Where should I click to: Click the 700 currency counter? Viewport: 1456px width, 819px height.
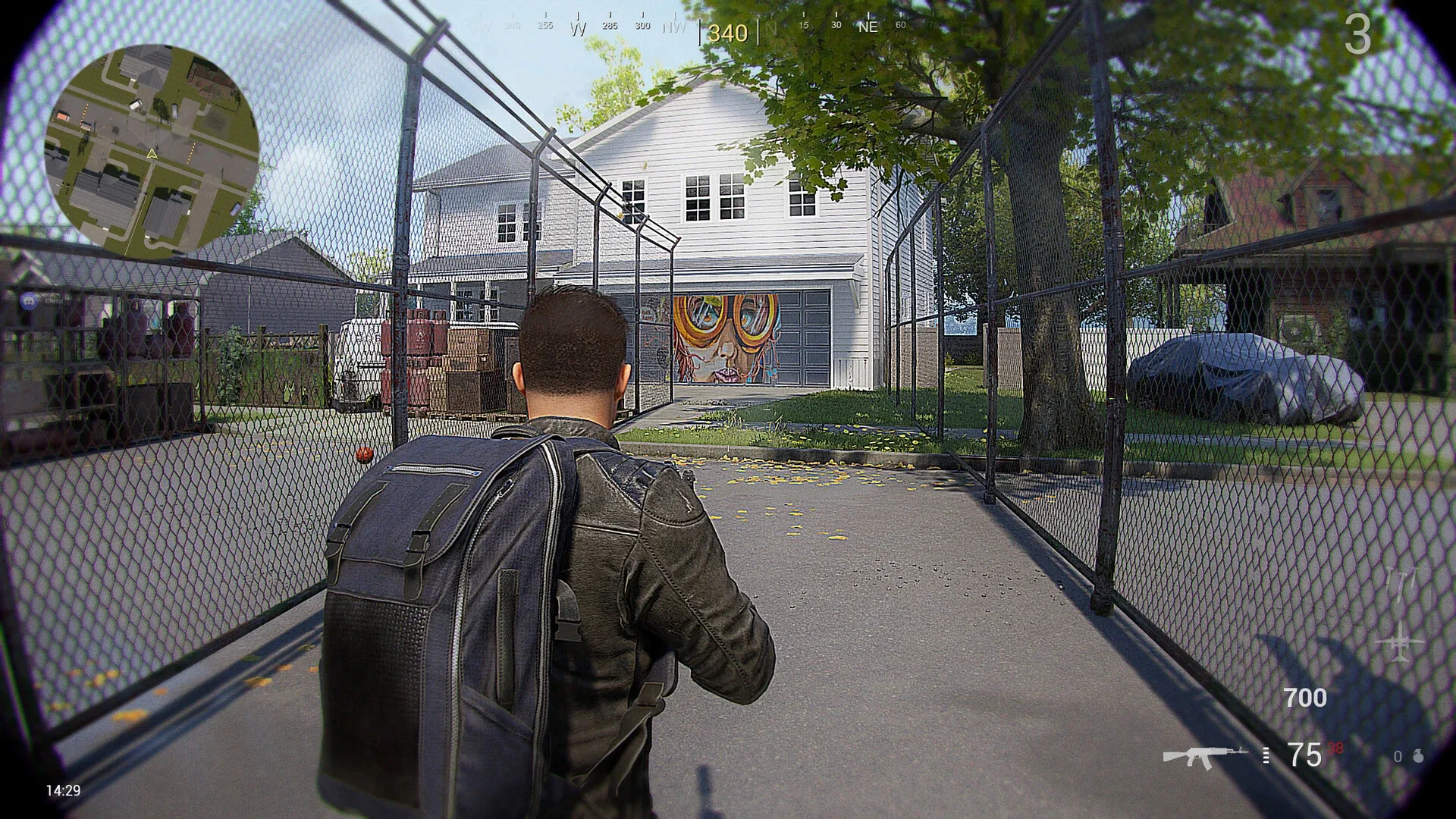[x=1305, y=698]
